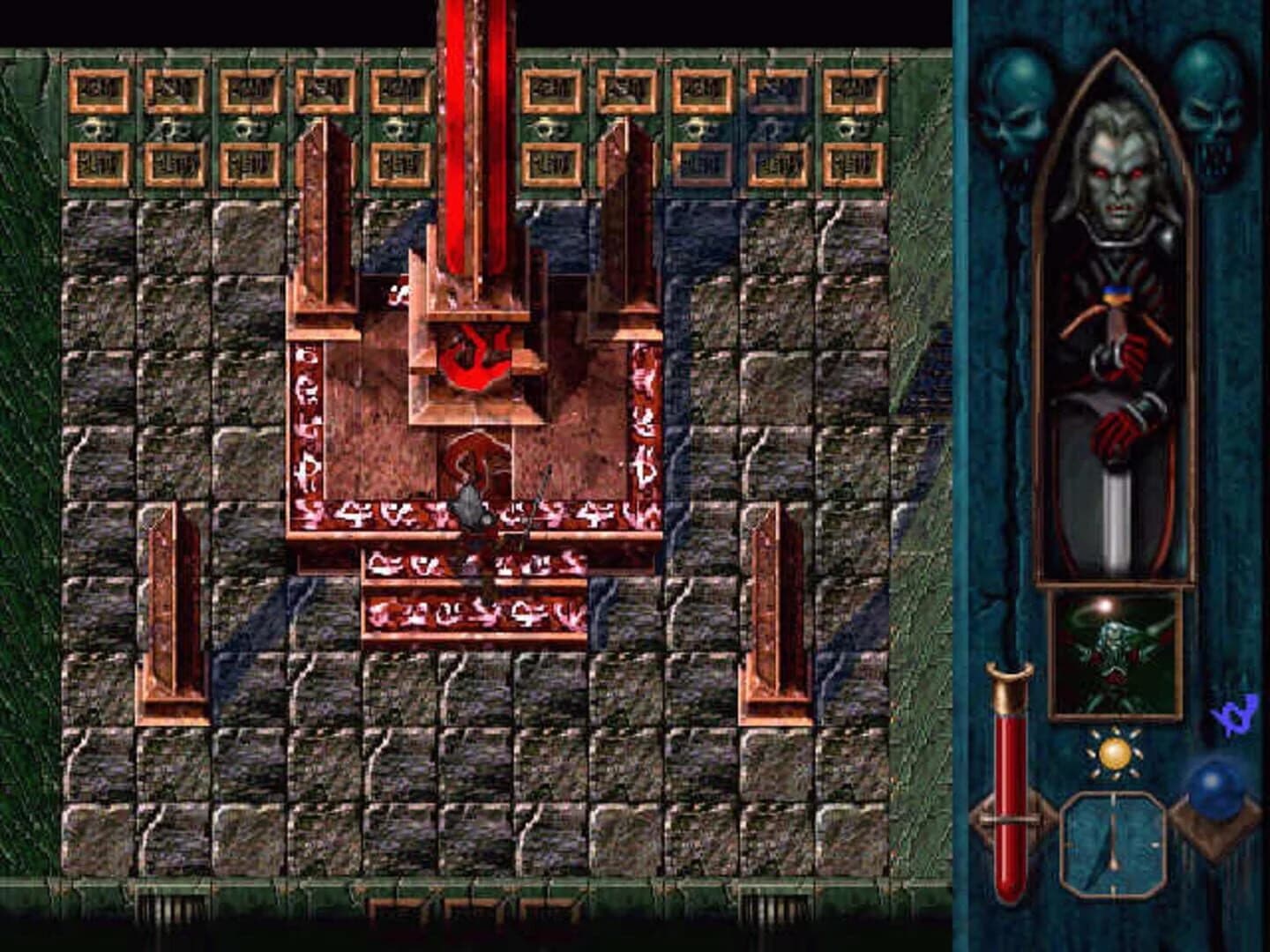Click the golden sun day-night indicator
This screenshot has width=1270, height=952.
click(1113, 752)
